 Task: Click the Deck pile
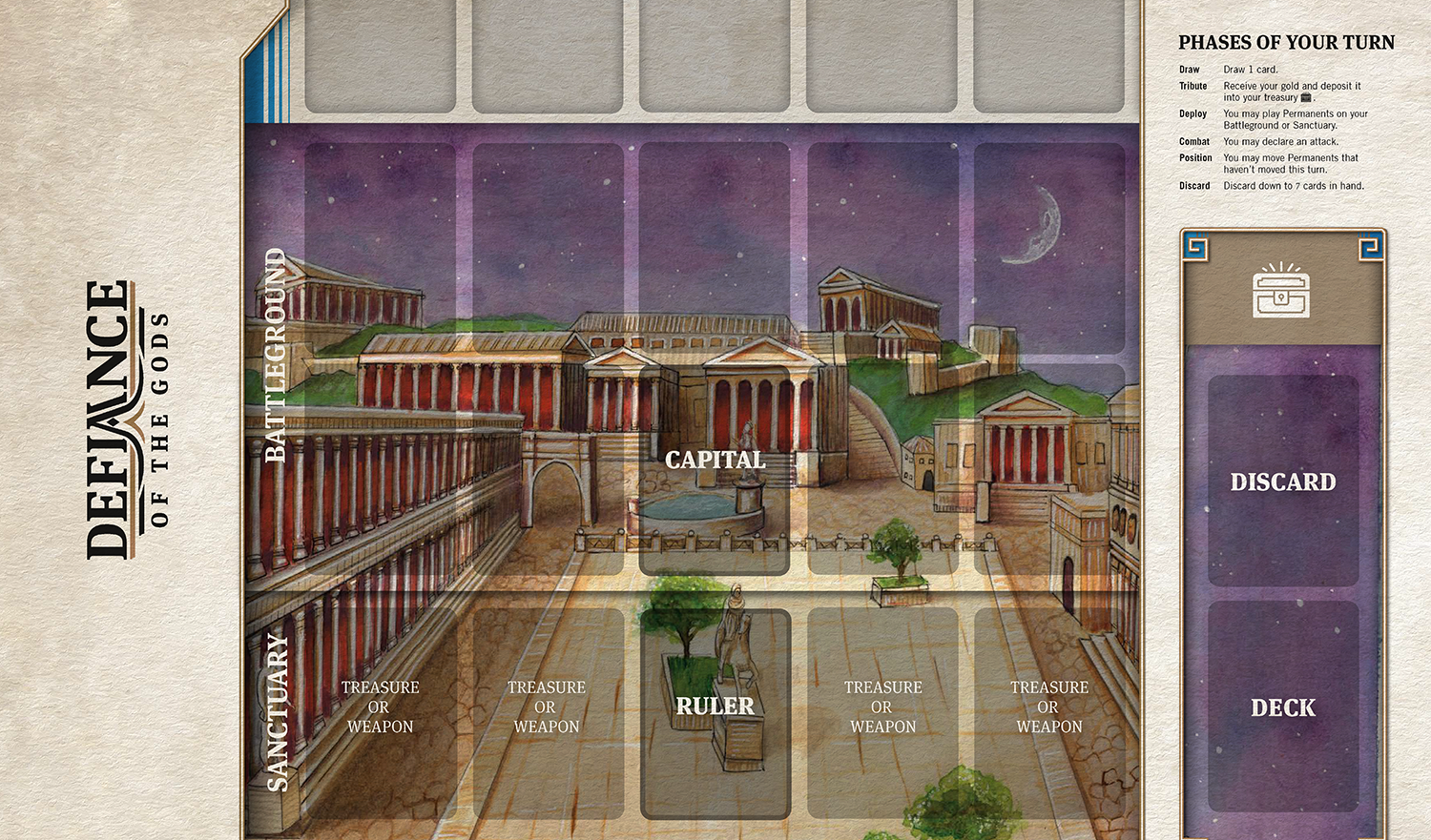(1282, 707)
